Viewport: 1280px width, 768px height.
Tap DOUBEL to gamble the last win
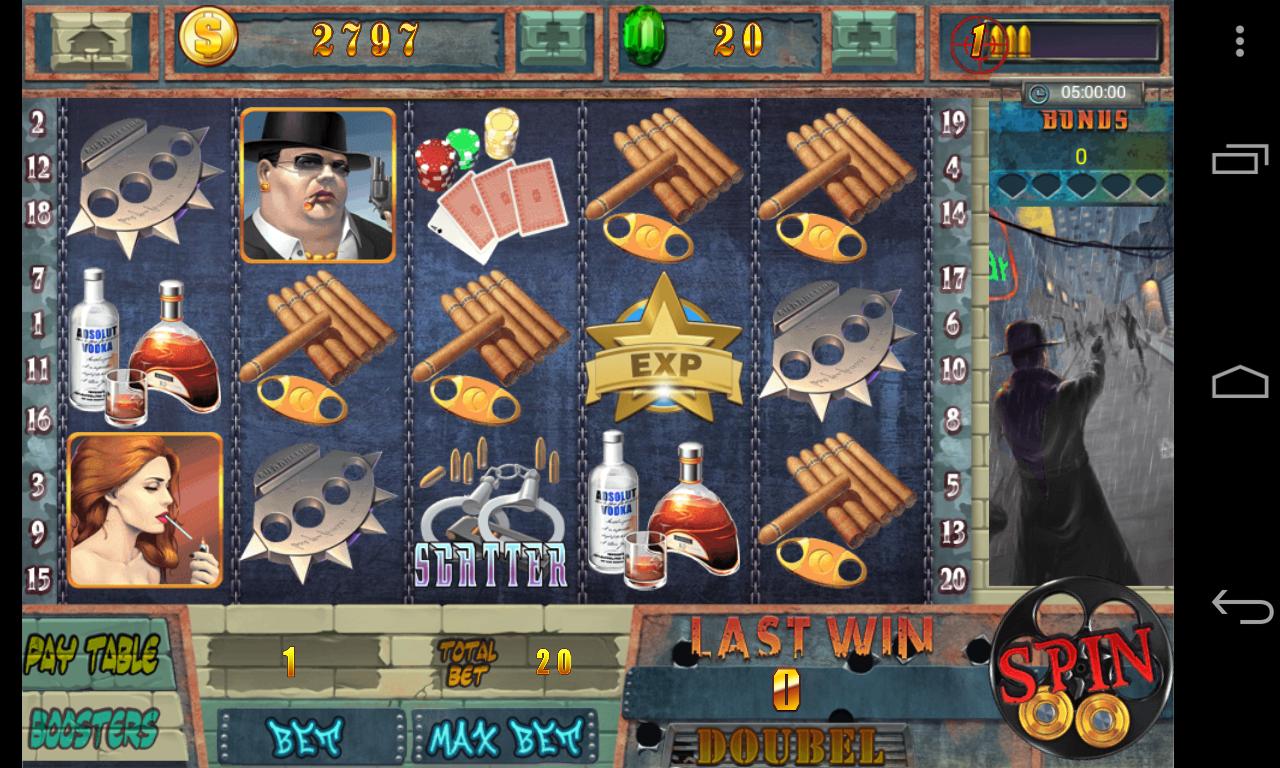[788, 747]
